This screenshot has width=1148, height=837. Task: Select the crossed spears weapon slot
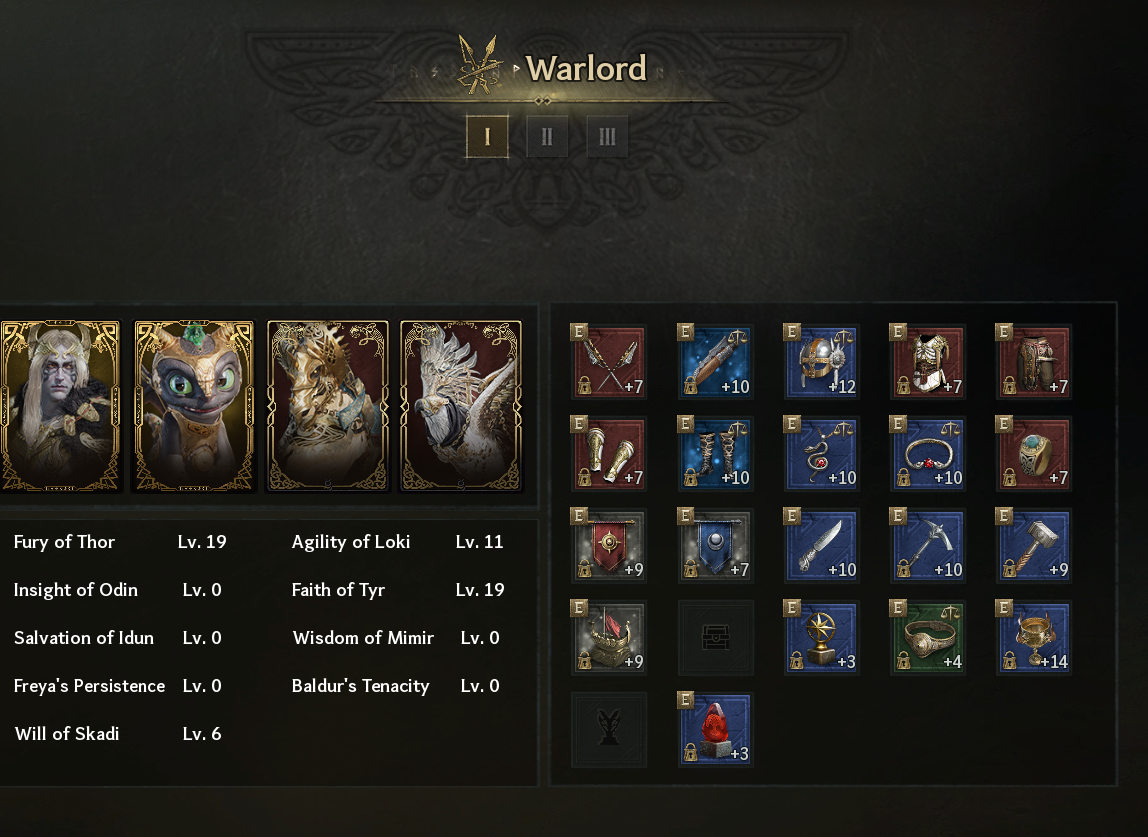tap(609, 362)
